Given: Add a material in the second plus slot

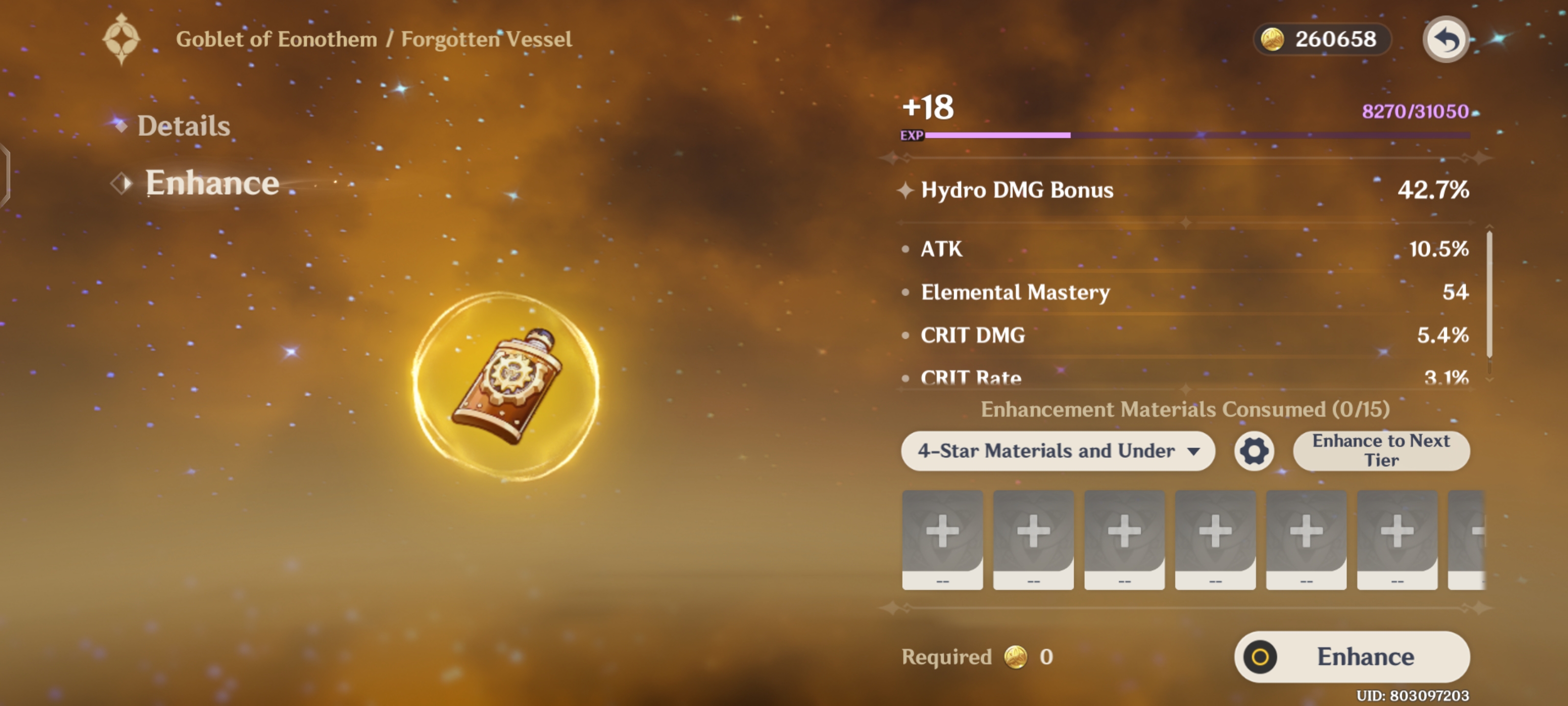Looking at the screenshot, I should coord(1032,538).
